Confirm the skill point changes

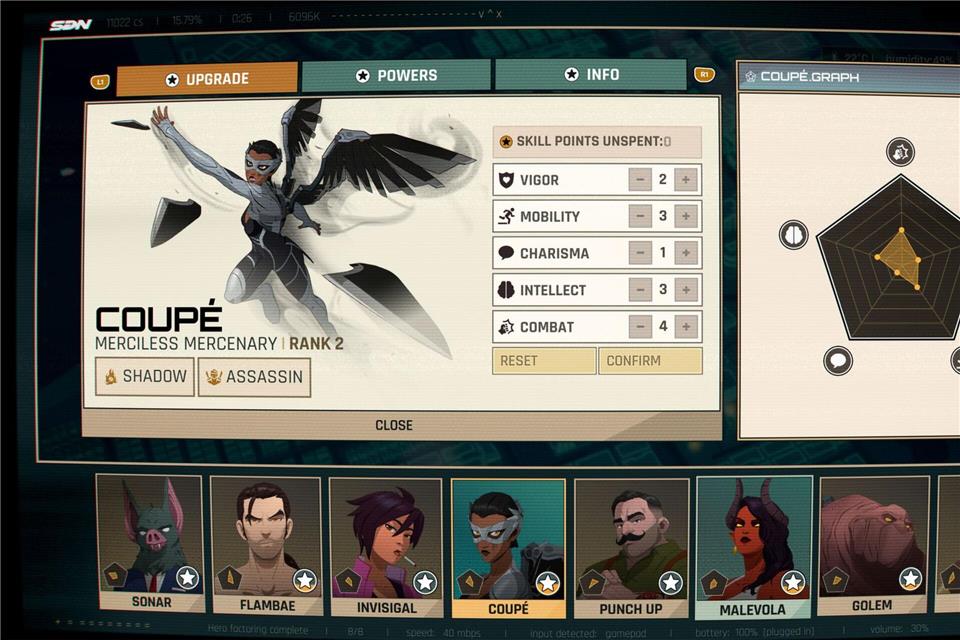point(650,361)
